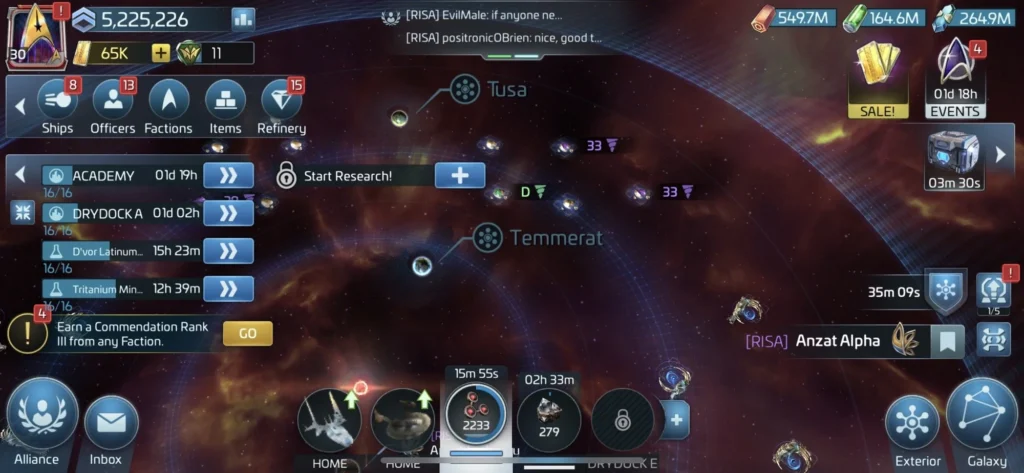Open the Factions menu
This screenshot has height=473, width=1024.
(169, 106)
